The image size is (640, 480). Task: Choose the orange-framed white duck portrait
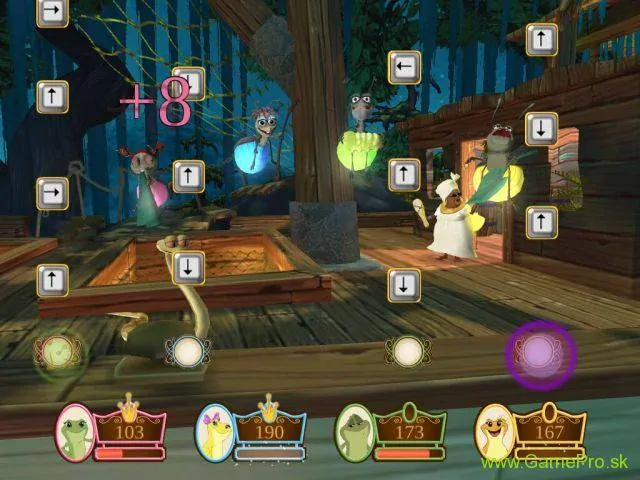(x=495, y=431)
